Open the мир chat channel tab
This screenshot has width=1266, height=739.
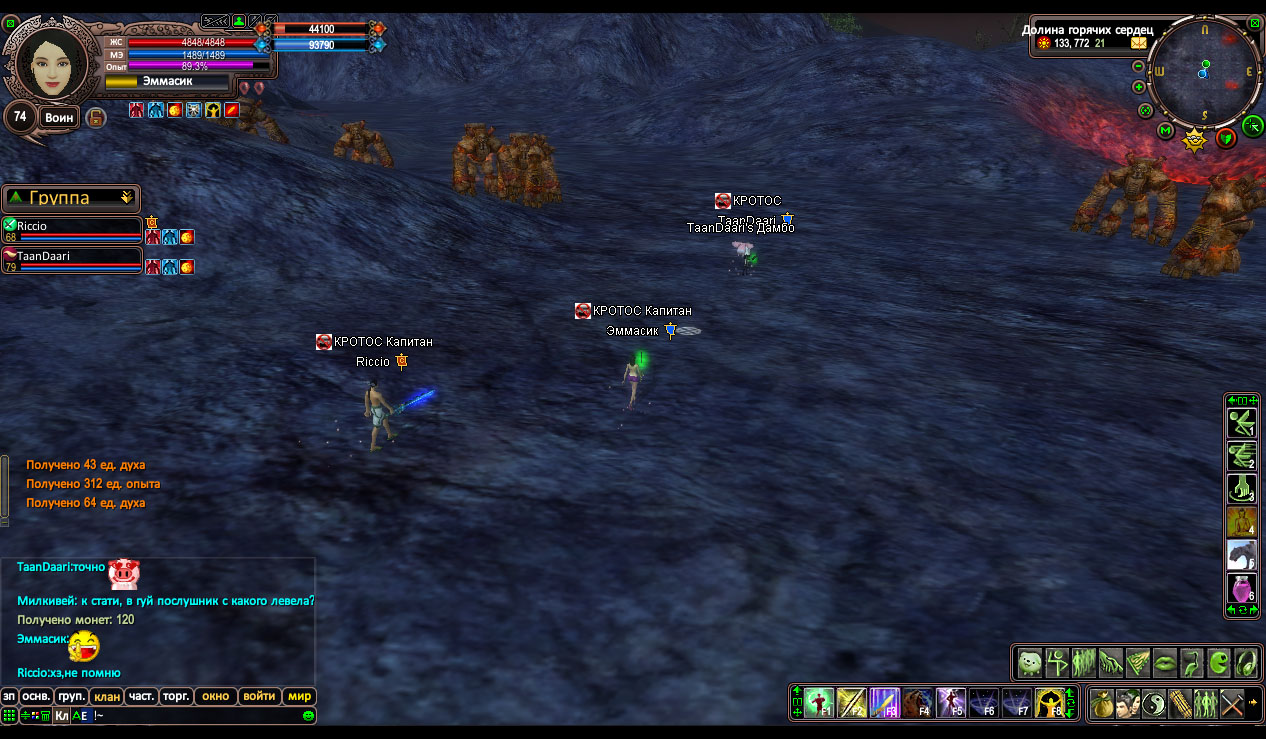(x=299, y=696)
